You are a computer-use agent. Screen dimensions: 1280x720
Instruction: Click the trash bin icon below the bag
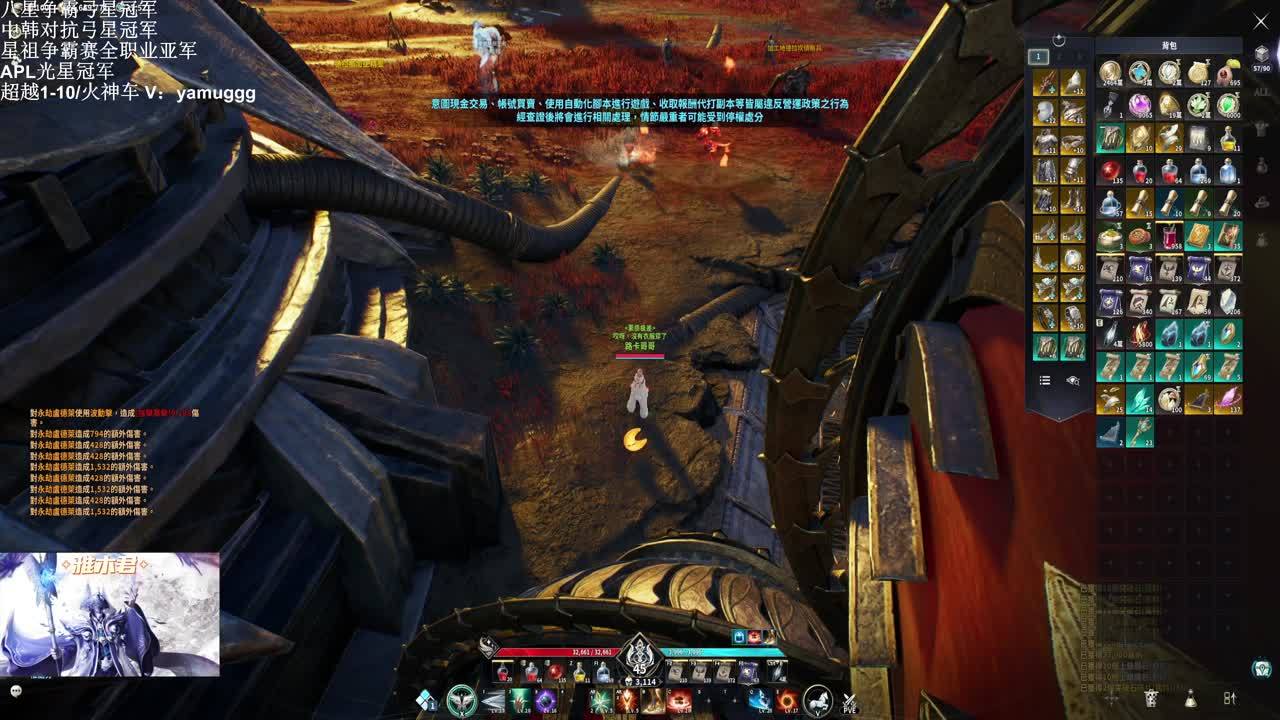pyautogui.click(x=1151, y=697)
